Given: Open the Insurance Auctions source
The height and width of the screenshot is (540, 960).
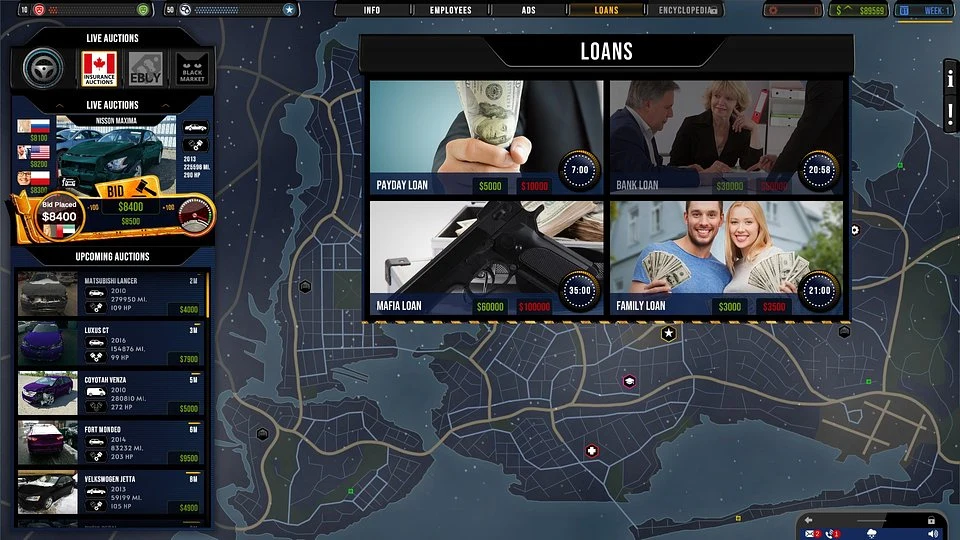Looking at the screenshot, I should [x=99, y=69].
